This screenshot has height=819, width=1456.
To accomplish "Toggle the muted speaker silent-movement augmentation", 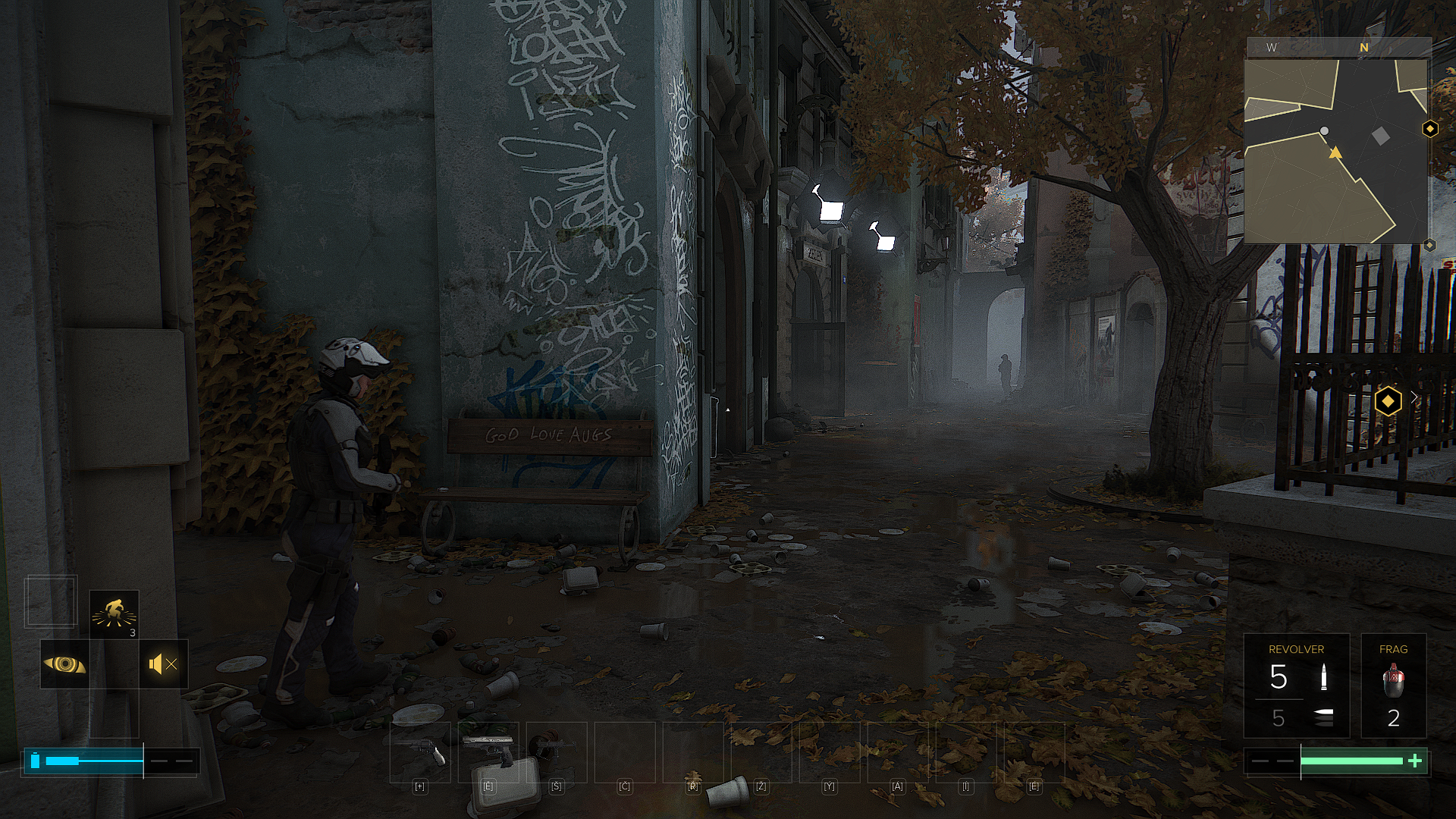I will (163, 664).
